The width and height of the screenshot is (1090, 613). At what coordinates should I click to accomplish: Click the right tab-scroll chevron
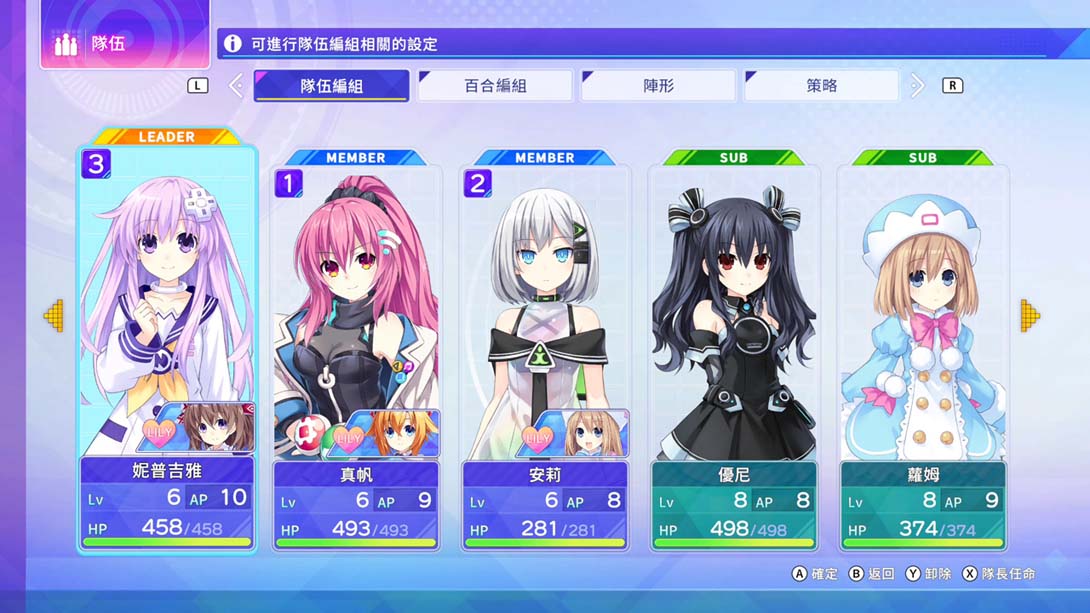tap(917, 86)
